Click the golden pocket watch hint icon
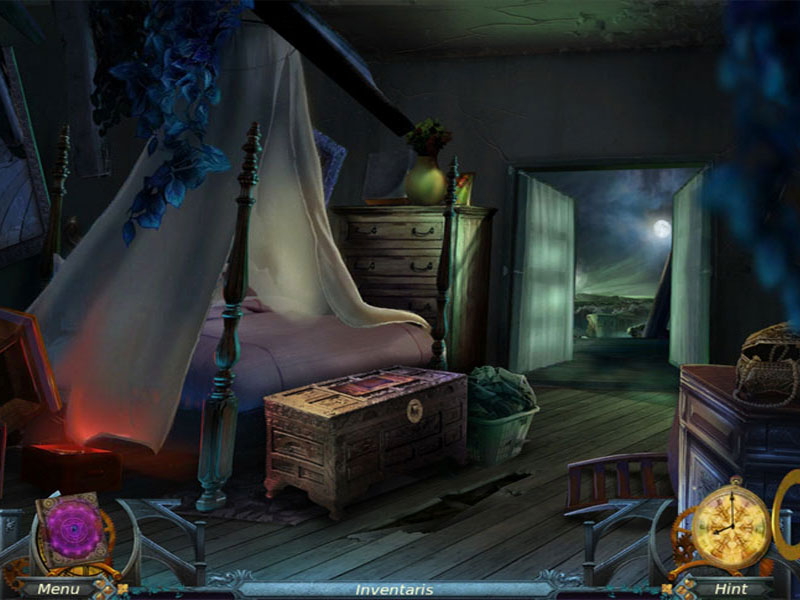 (x=731, y=523)
